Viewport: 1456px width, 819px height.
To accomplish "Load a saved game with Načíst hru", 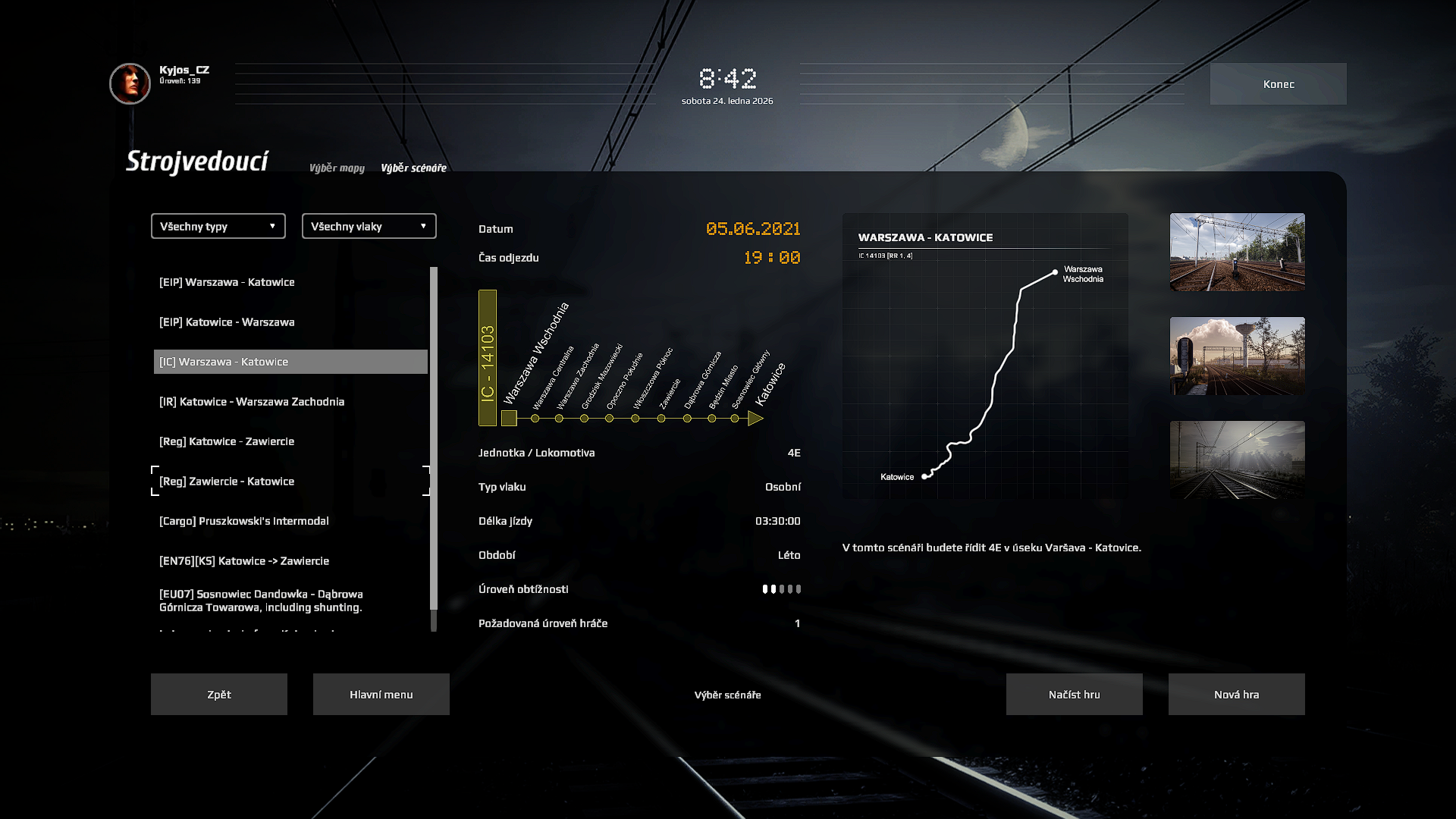I will (x=1074, y=695).
